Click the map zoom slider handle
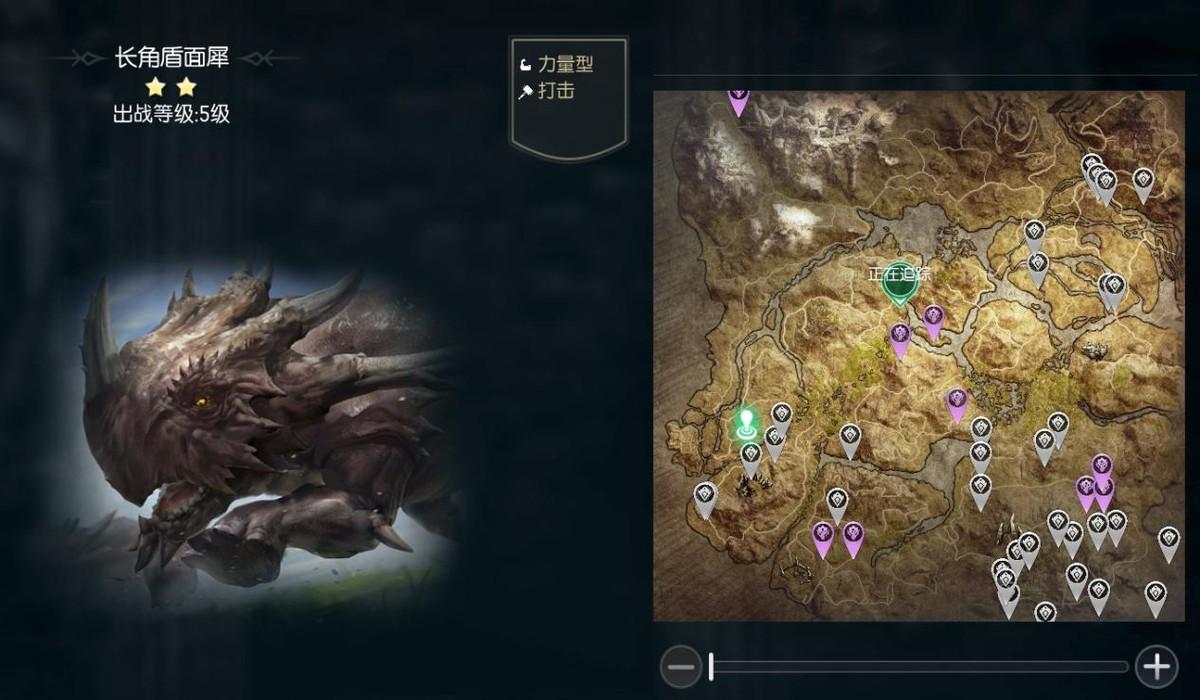This screenshot has width=1200, height=700. coord(711,666)
